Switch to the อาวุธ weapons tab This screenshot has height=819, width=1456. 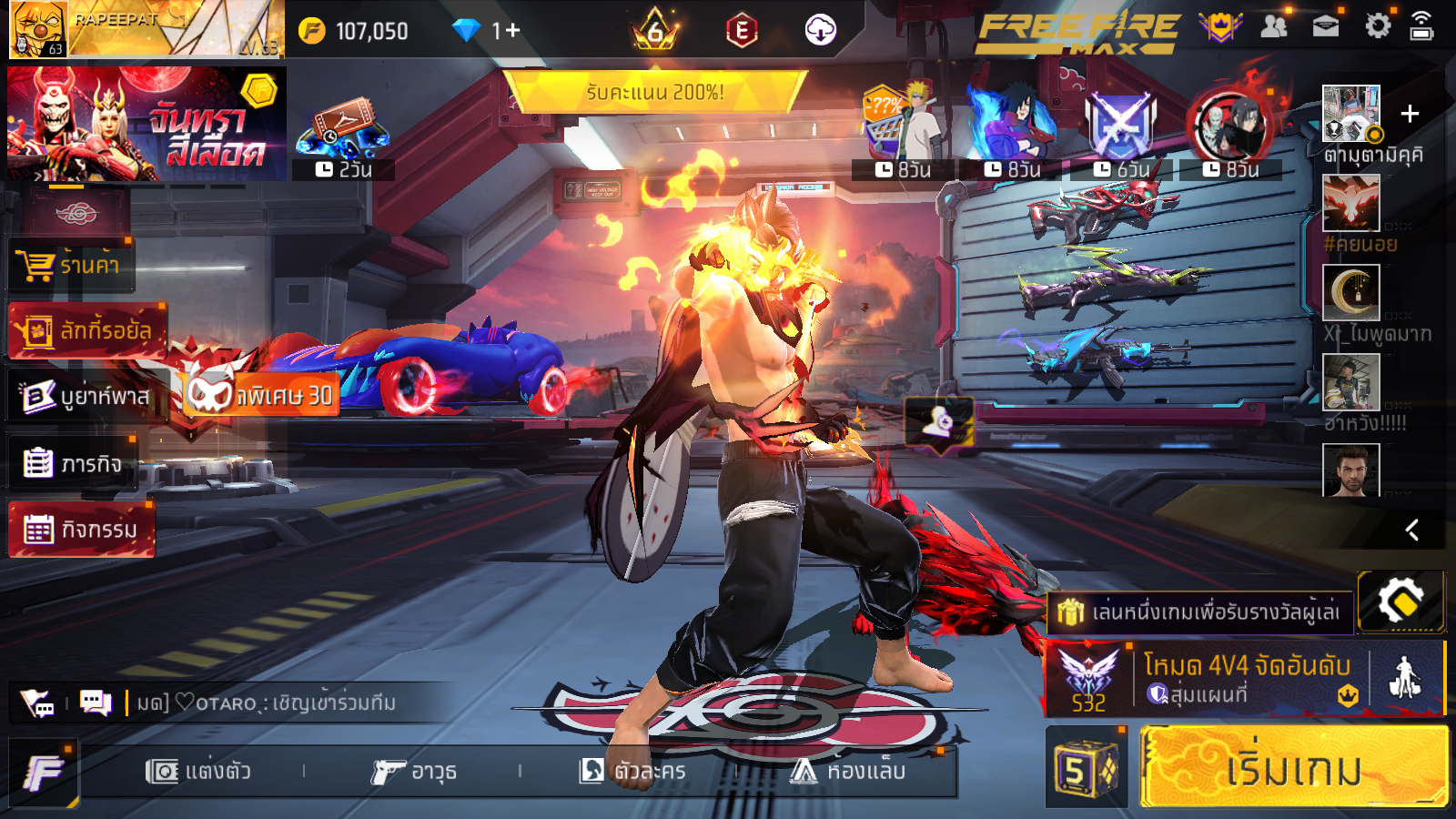[x=414, y=772]
